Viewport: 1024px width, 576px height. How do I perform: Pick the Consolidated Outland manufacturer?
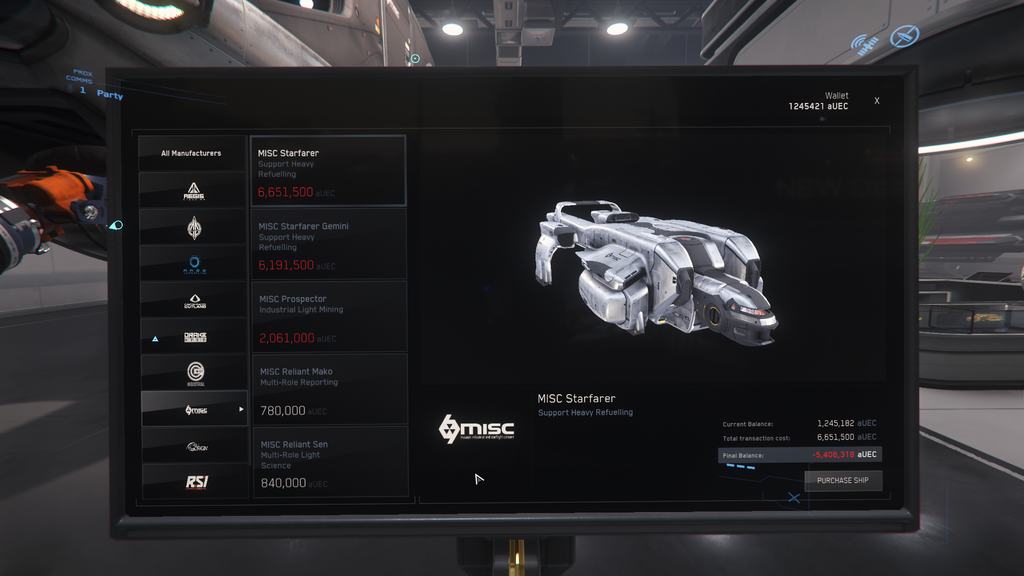(x=194, y=300)
